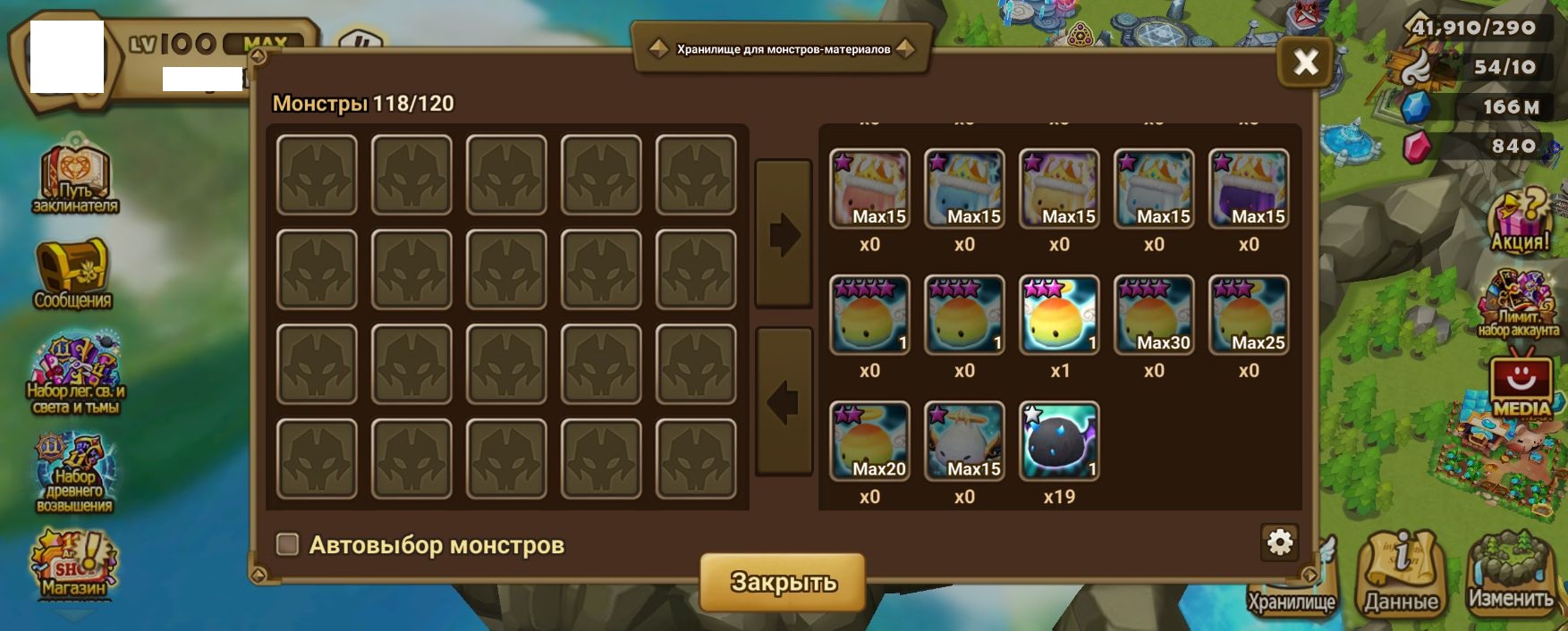This screenshot has width=1568, height=631.
Task: Select the two-star rainbowmon with x1 count
Action: (x=1059, y=315)
